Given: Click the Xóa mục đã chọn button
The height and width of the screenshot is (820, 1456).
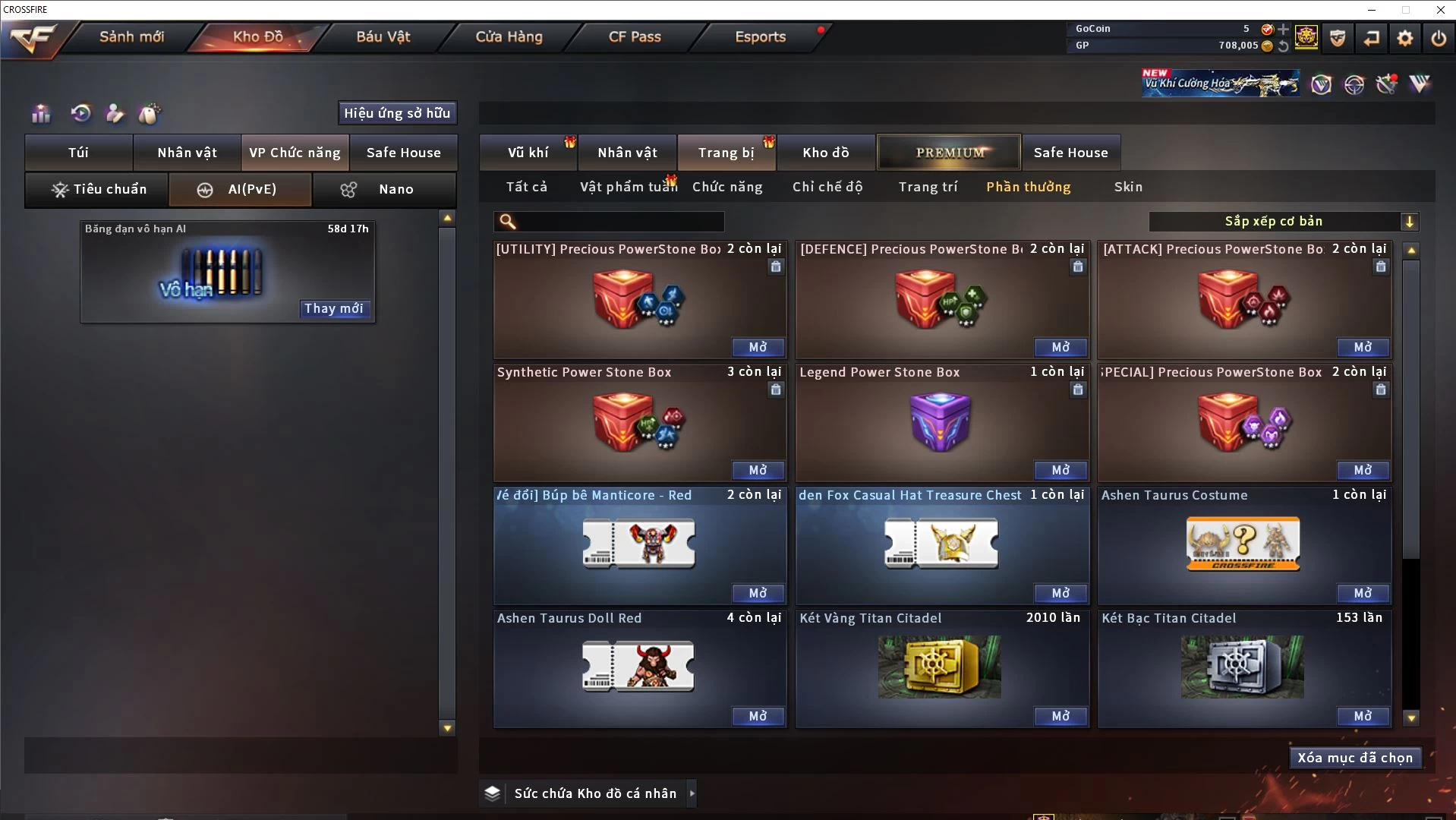Looking at the screenshot, I should tap(1354, 758).
